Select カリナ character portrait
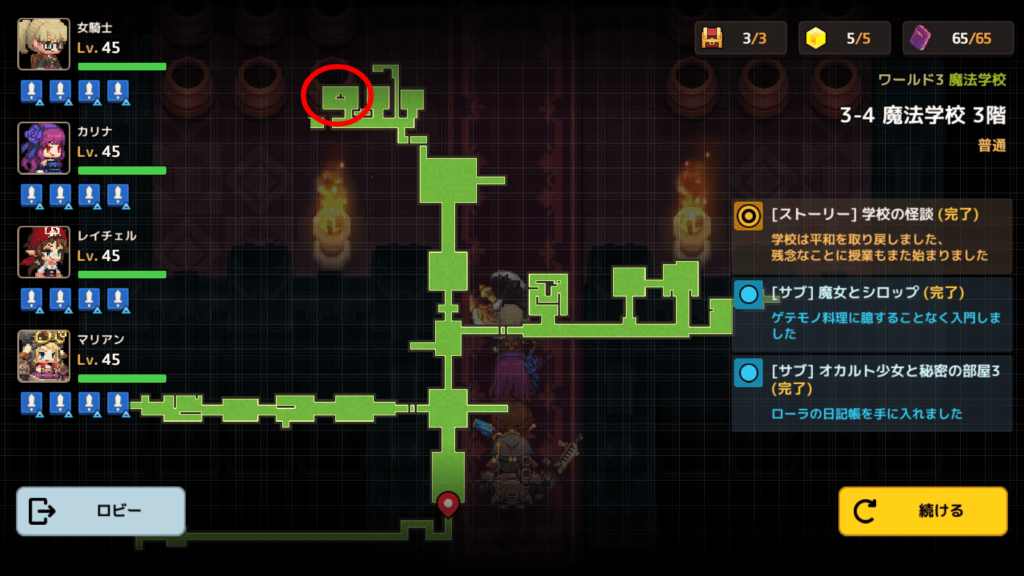This screenshot has height=576, width=1024. [x=44, y=148]
